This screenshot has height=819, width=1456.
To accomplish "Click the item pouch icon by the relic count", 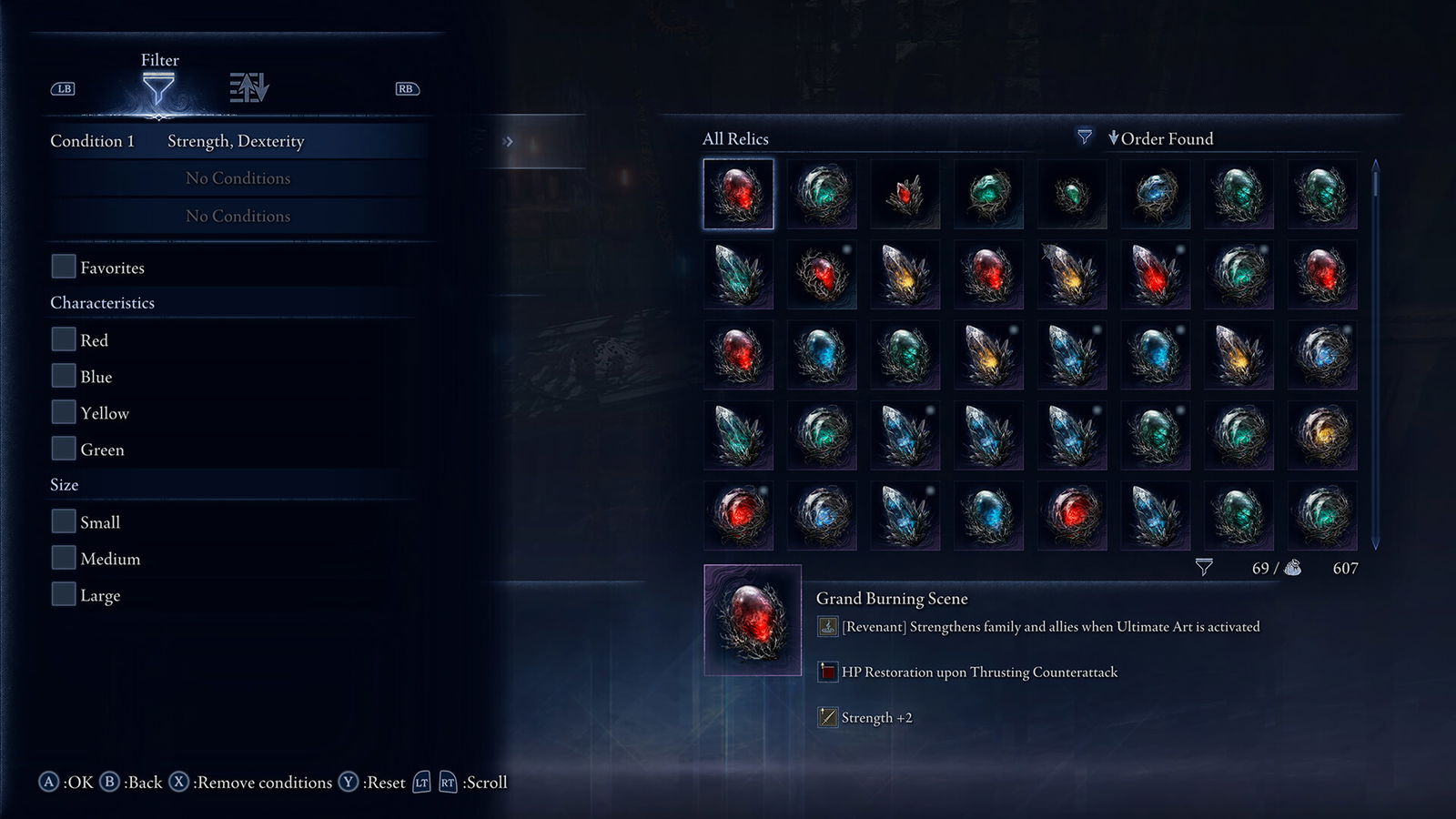I will pyautogui.click(x=1294, y=568).
